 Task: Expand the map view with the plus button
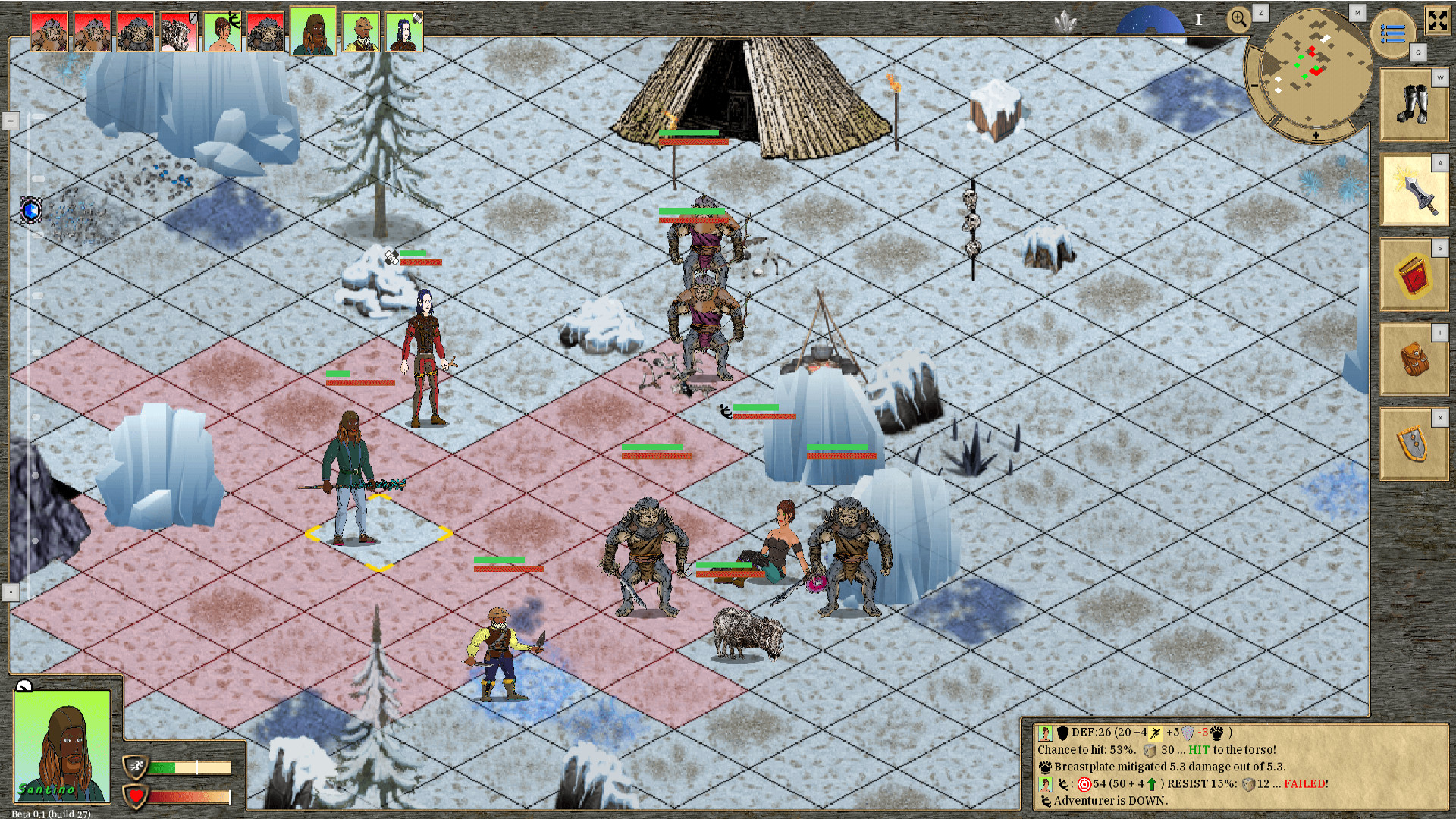pyautogui.click(x=10, y=121)
